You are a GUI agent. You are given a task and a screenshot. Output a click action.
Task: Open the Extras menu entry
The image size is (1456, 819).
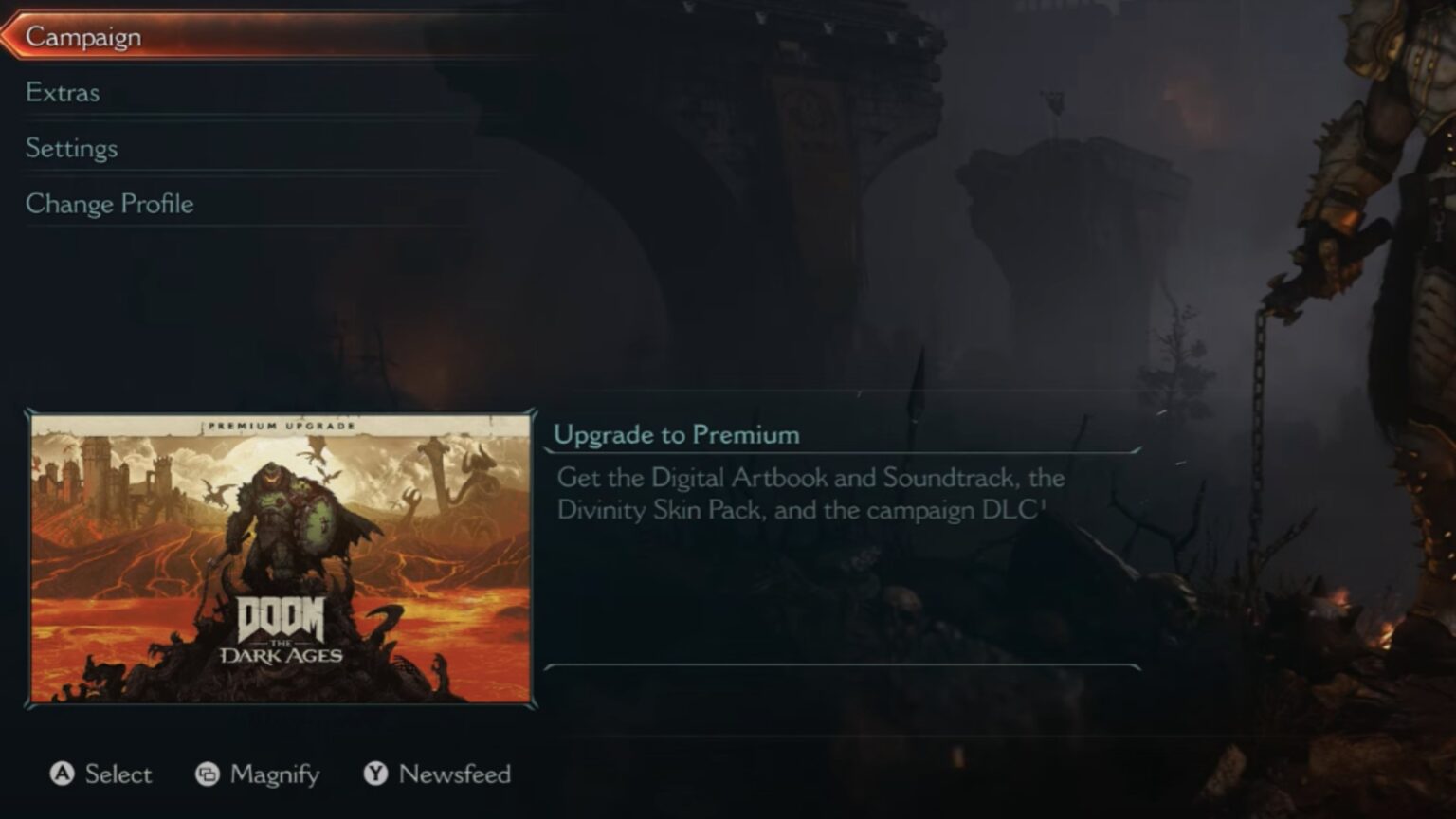point(63,92)
